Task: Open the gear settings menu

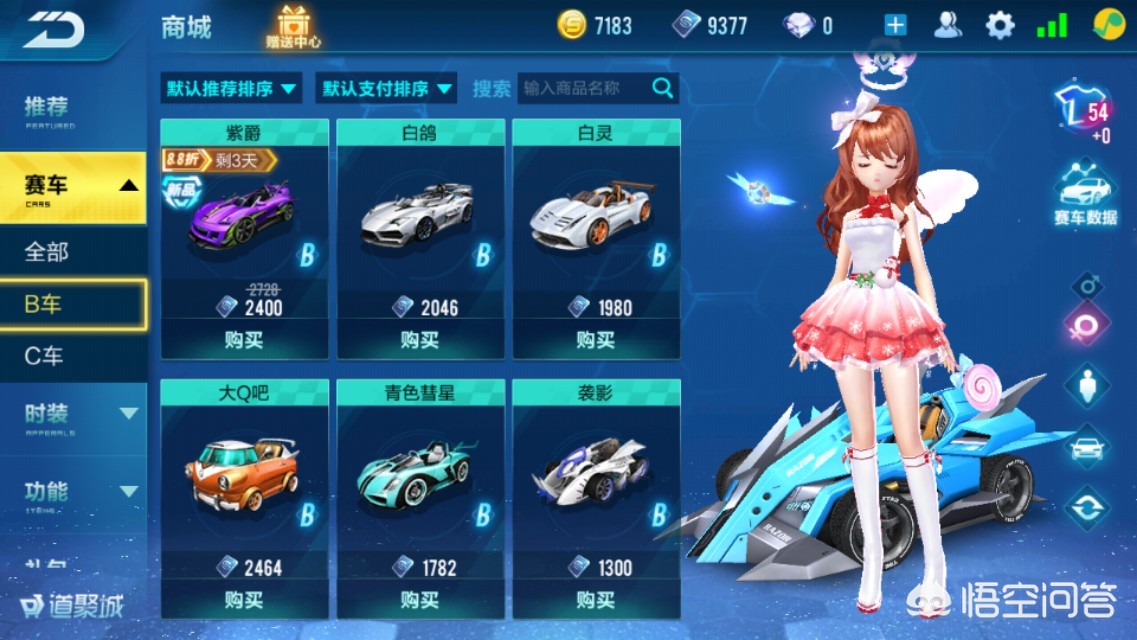Action: coord(999,26)
